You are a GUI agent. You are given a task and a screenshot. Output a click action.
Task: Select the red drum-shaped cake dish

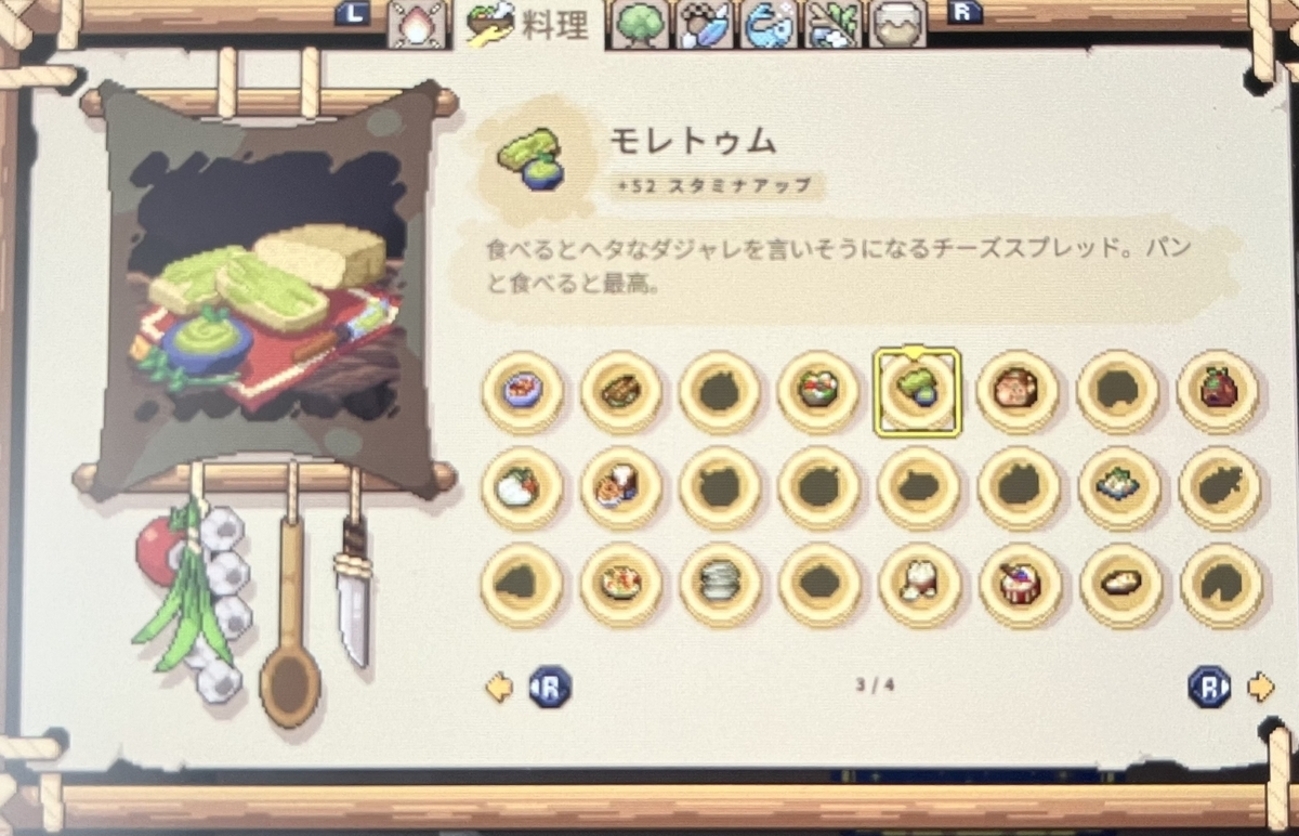(1019, 584)
